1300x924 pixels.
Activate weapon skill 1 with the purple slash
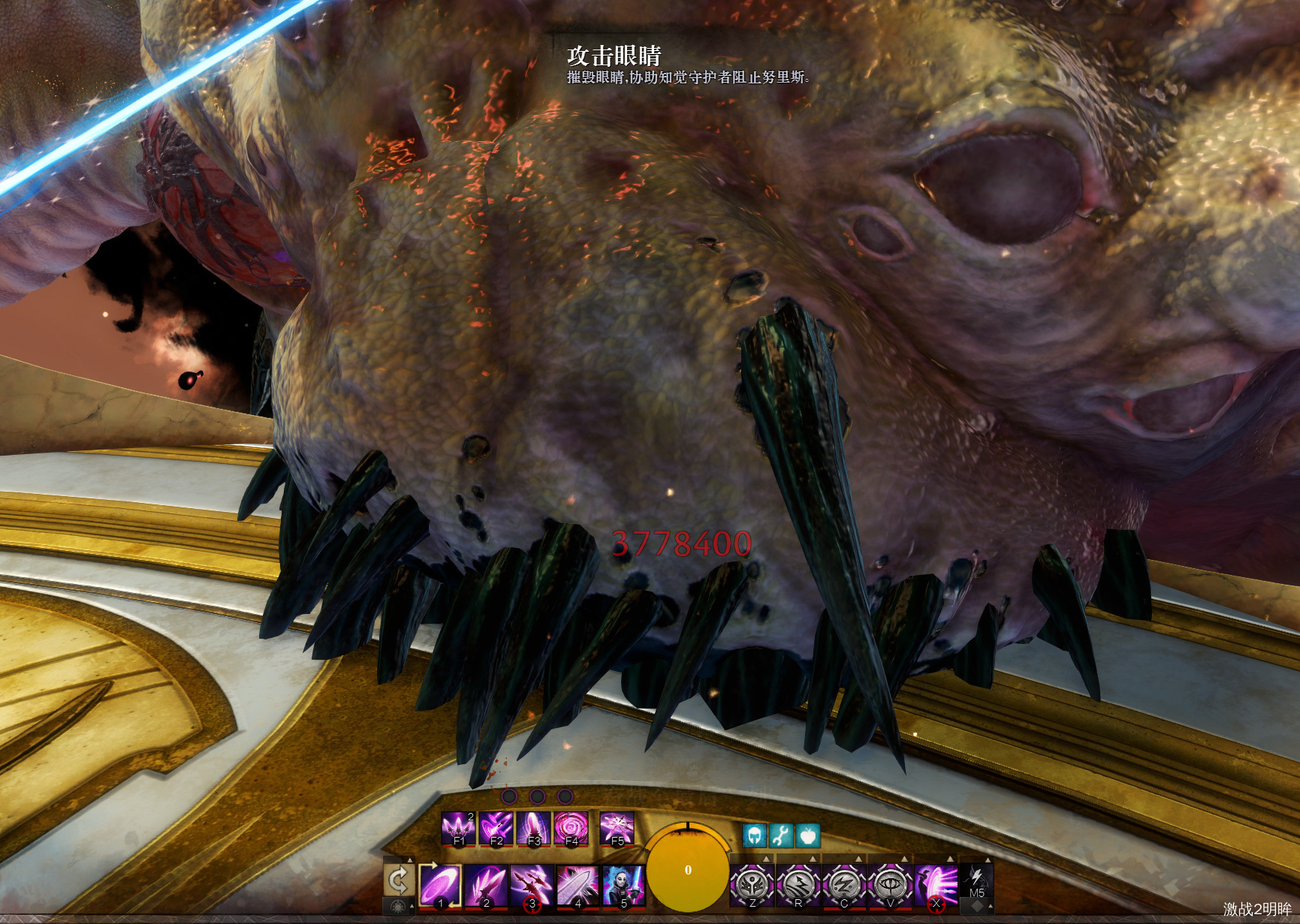click(x=441, y=885)
